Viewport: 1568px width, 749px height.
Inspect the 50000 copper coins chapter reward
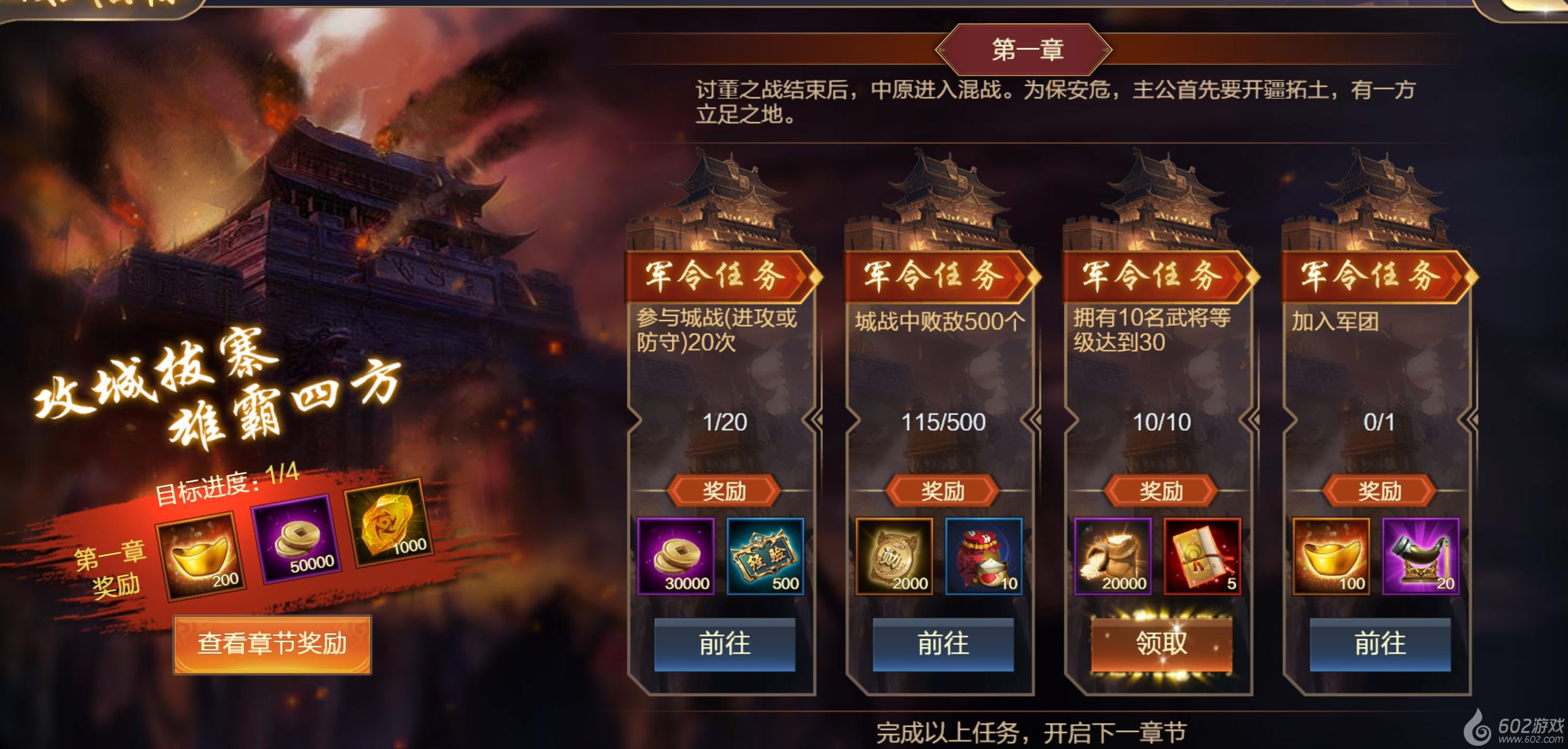pyautogui.click(x=295, y=539)
